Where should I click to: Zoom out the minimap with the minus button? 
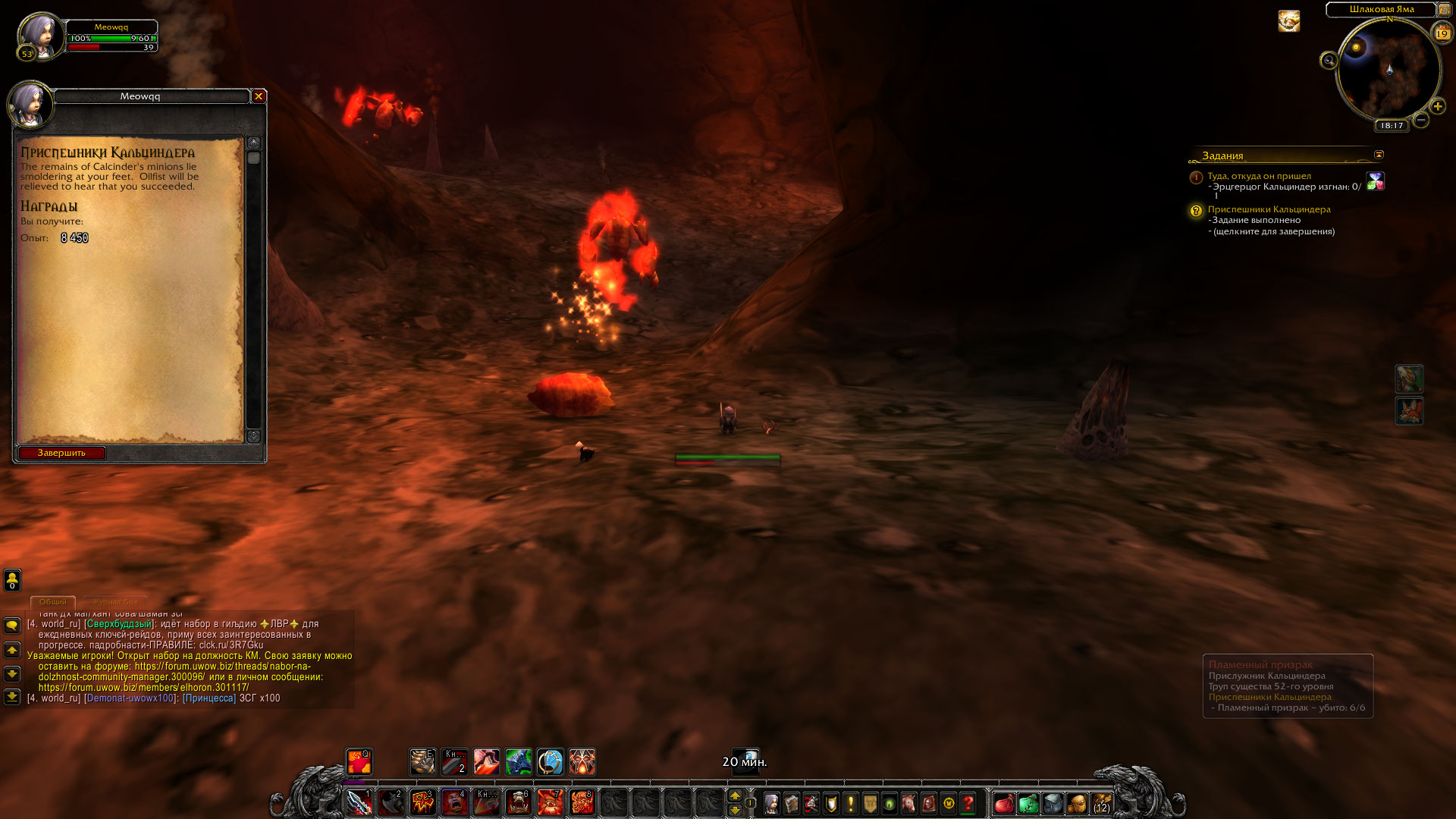point(1421,120)
